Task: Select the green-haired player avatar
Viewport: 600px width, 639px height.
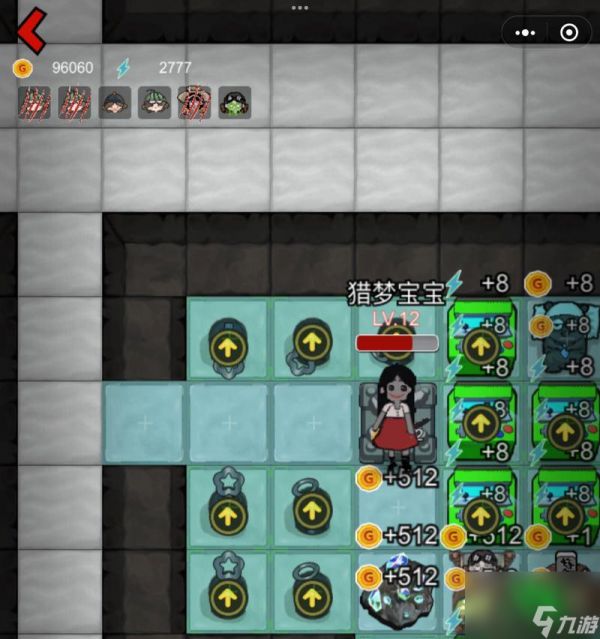Action: pos(154,102)
